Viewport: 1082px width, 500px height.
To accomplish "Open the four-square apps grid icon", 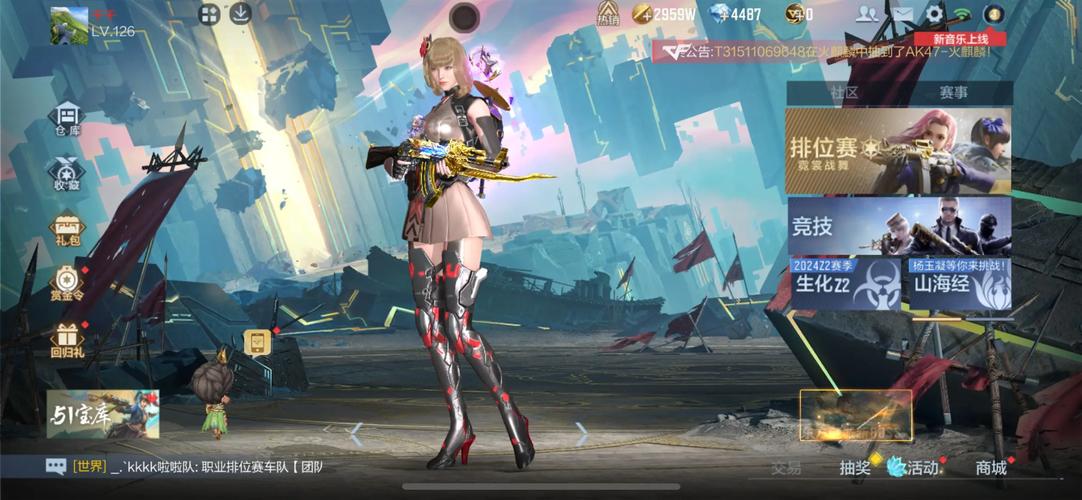I will pos(209,14).
